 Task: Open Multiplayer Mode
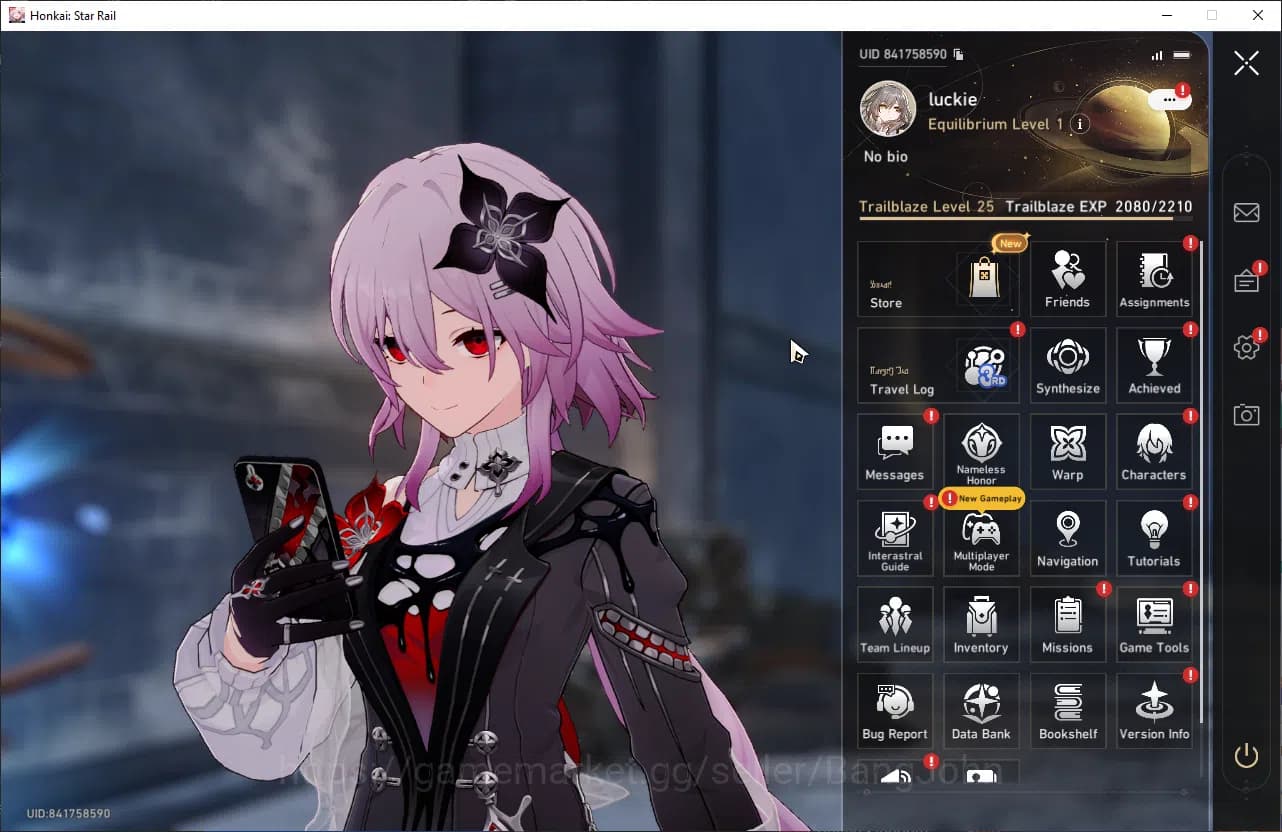tap(981, 540)
